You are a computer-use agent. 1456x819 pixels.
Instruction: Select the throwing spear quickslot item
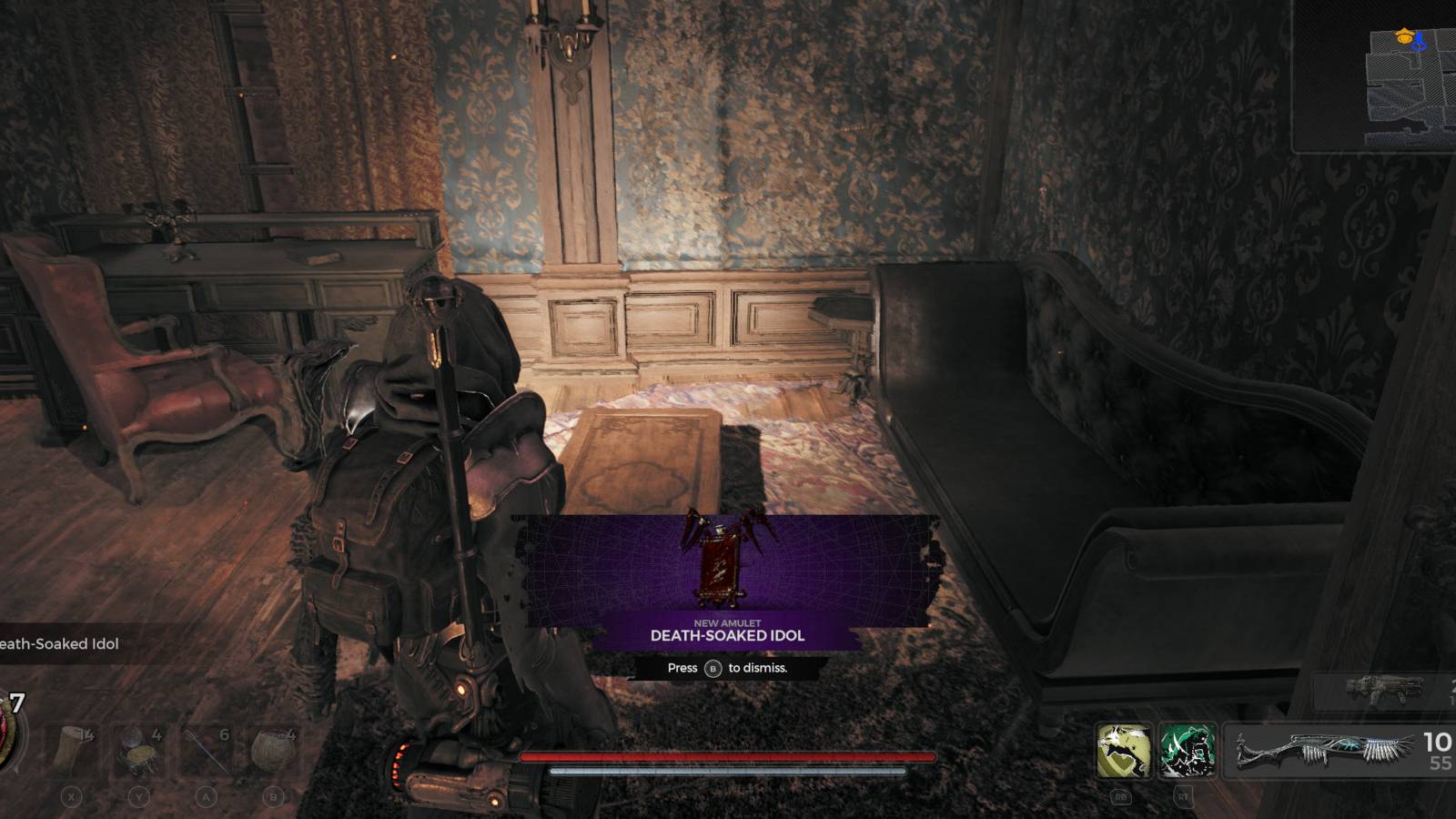205,748
